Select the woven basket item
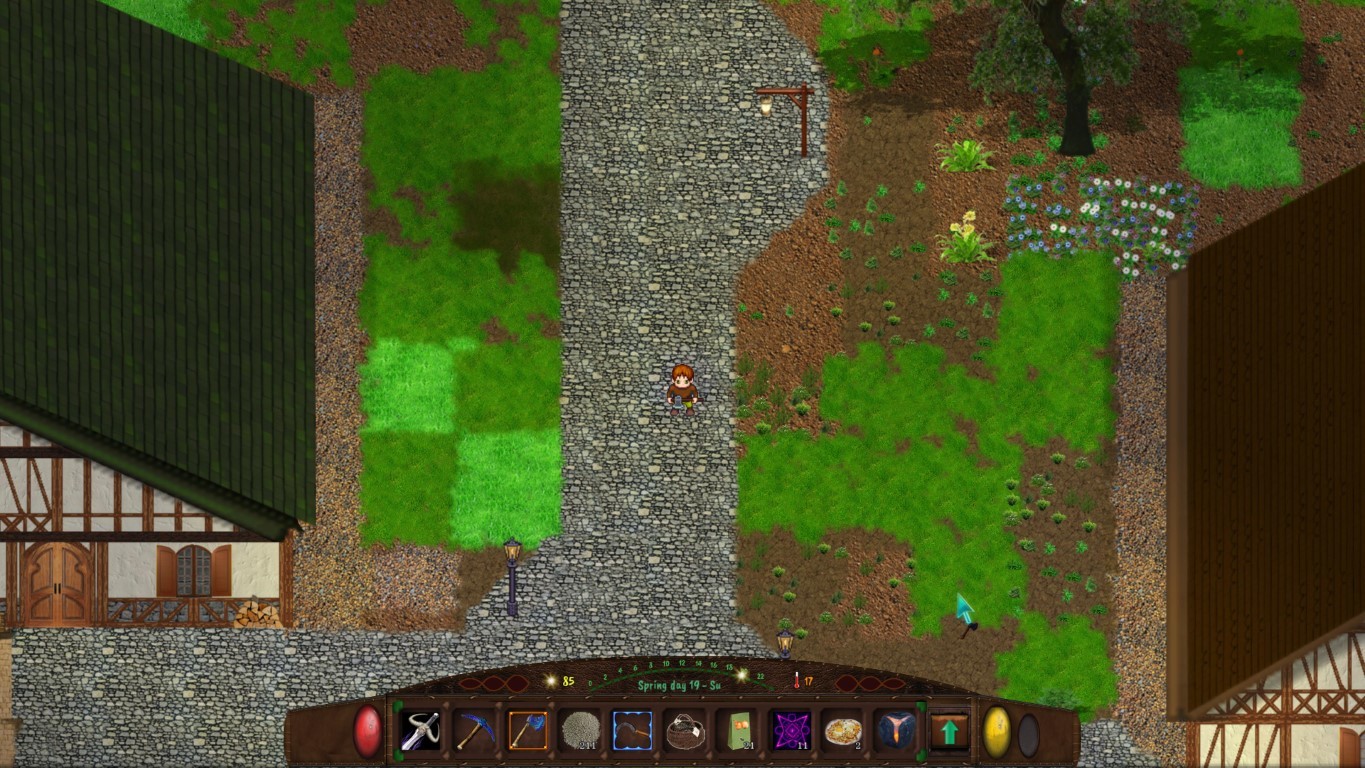Viewport: 1365px width, 768px height. point(685,731)
